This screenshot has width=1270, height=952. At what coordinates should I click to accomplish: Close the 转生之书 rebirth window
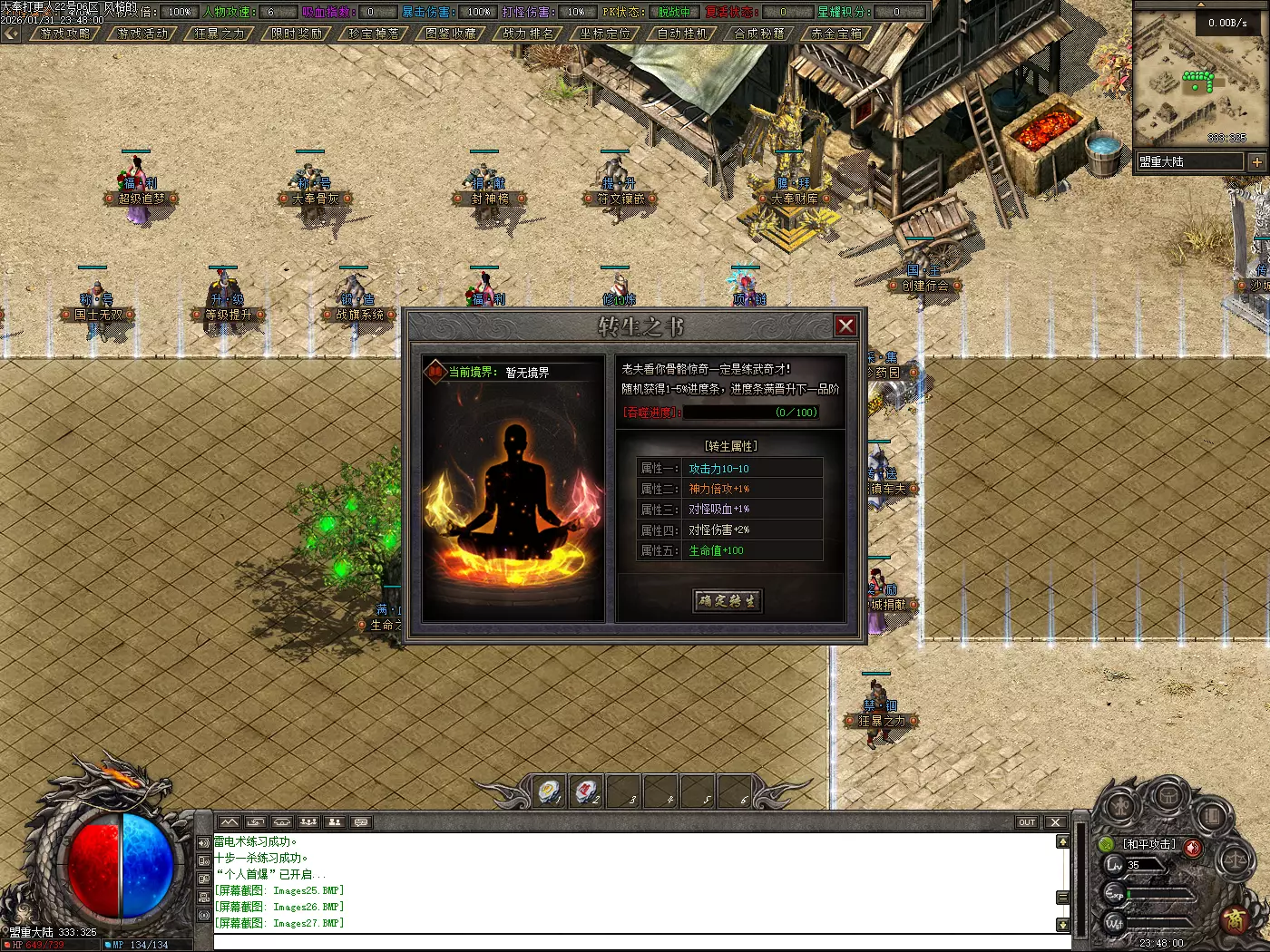coord(845,325)
